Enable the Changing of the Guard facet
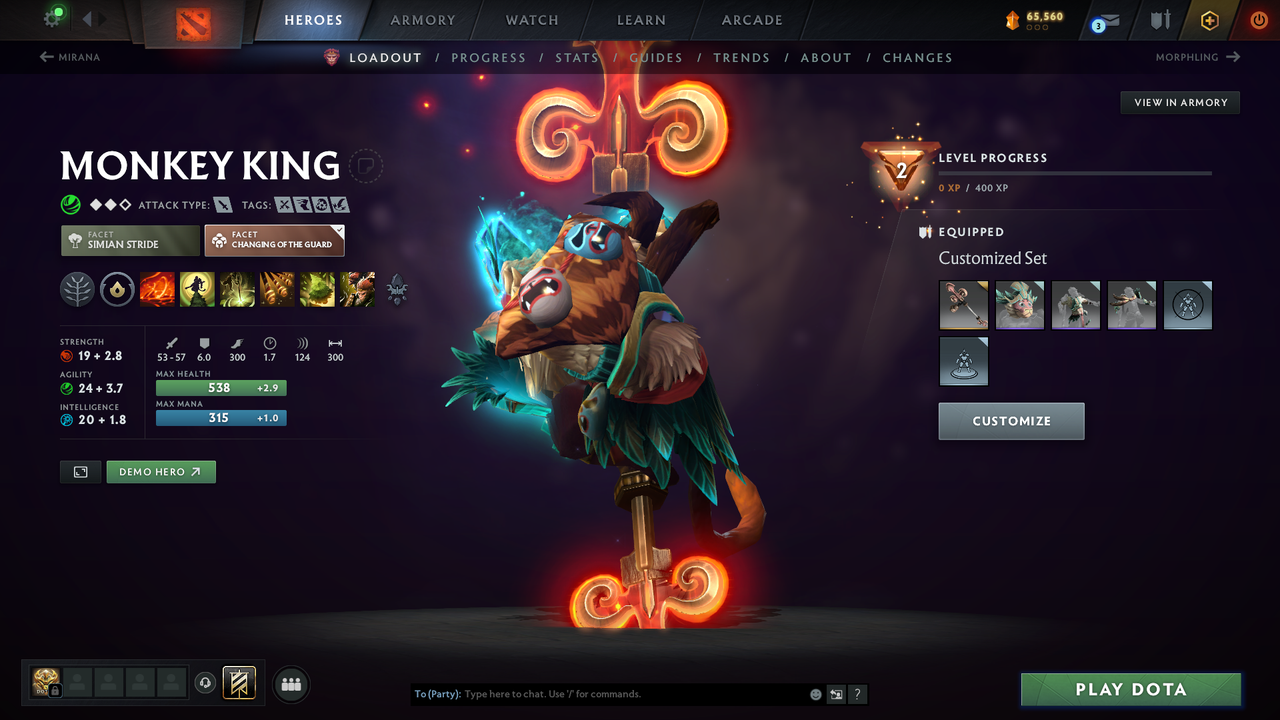The width and height of the screenshot is (1280, 720). coord(274,240)
